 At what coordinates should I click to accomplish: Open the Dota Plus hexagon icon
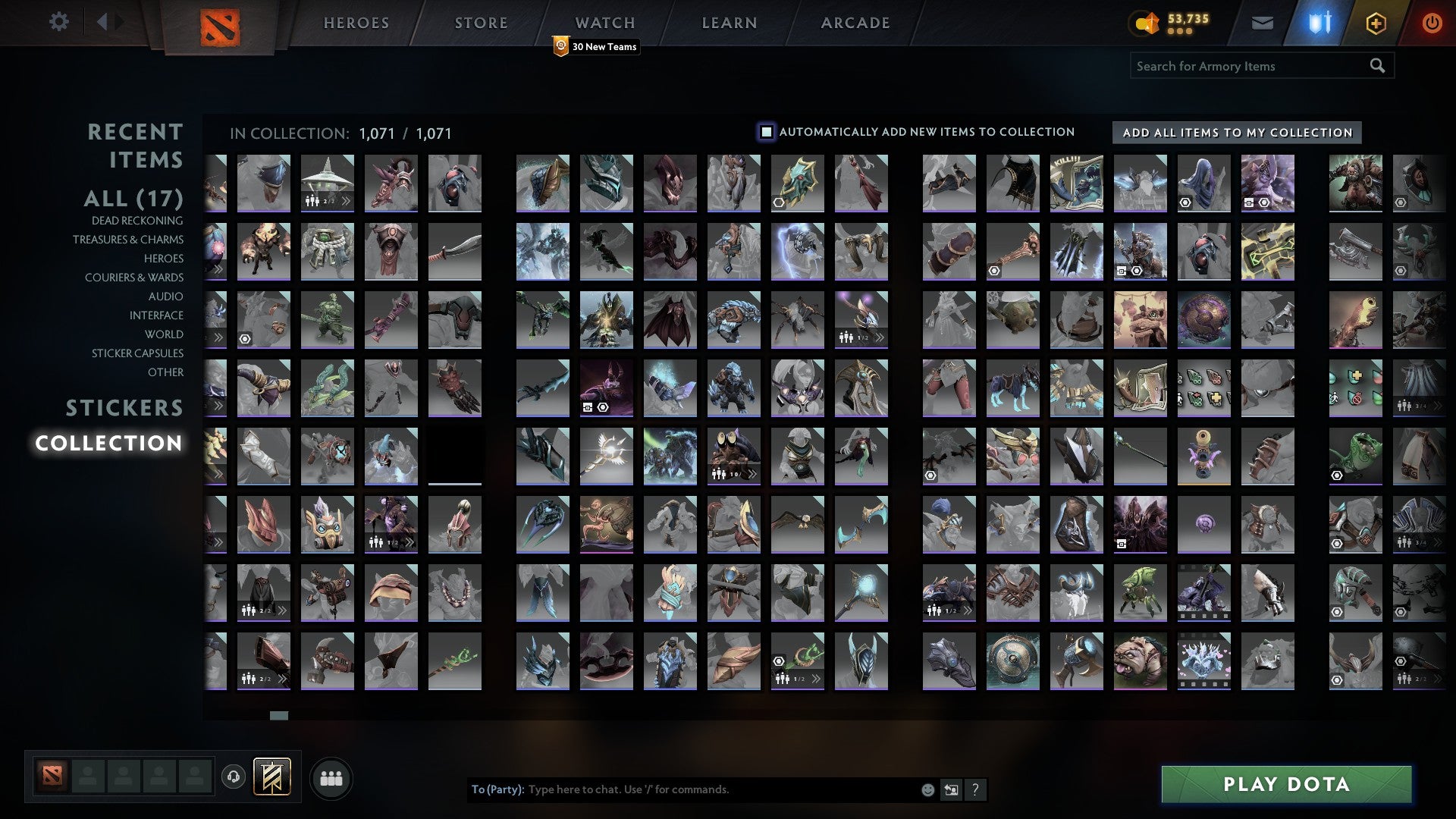1376,23
